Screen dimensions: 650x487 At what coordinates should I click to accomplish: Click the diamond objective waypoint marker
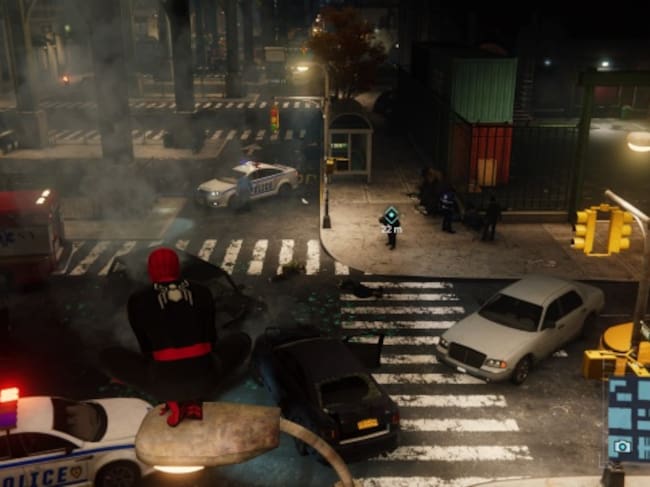click(390, 214)
